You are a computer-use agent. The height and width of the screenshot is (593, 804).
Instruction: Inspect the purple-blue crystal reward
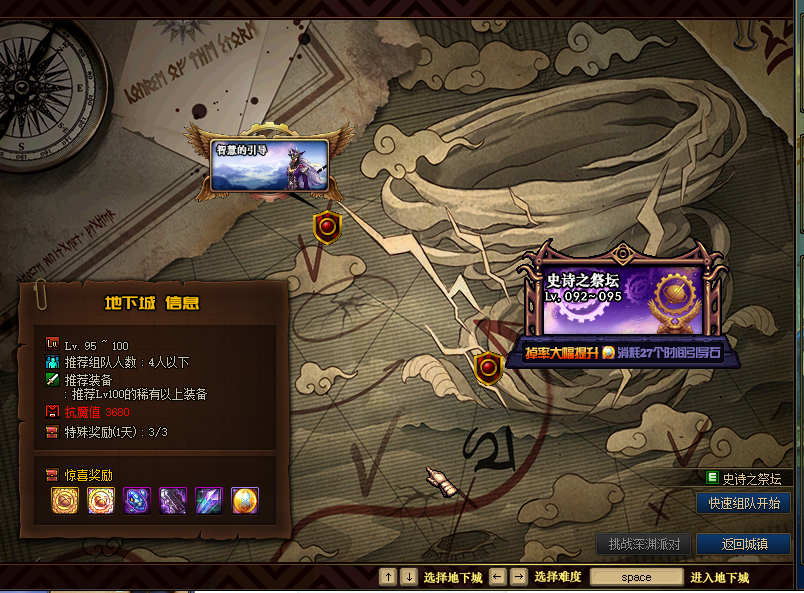click(209, 500)
